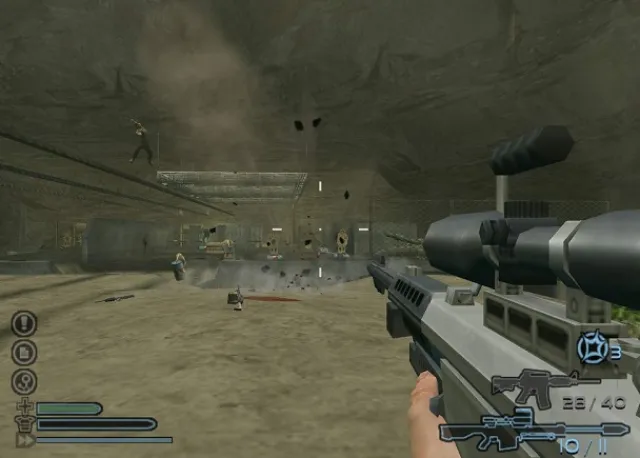640x458 pixels.
Task: Select the circular map pin icon
Action: (x=25, y=381)
